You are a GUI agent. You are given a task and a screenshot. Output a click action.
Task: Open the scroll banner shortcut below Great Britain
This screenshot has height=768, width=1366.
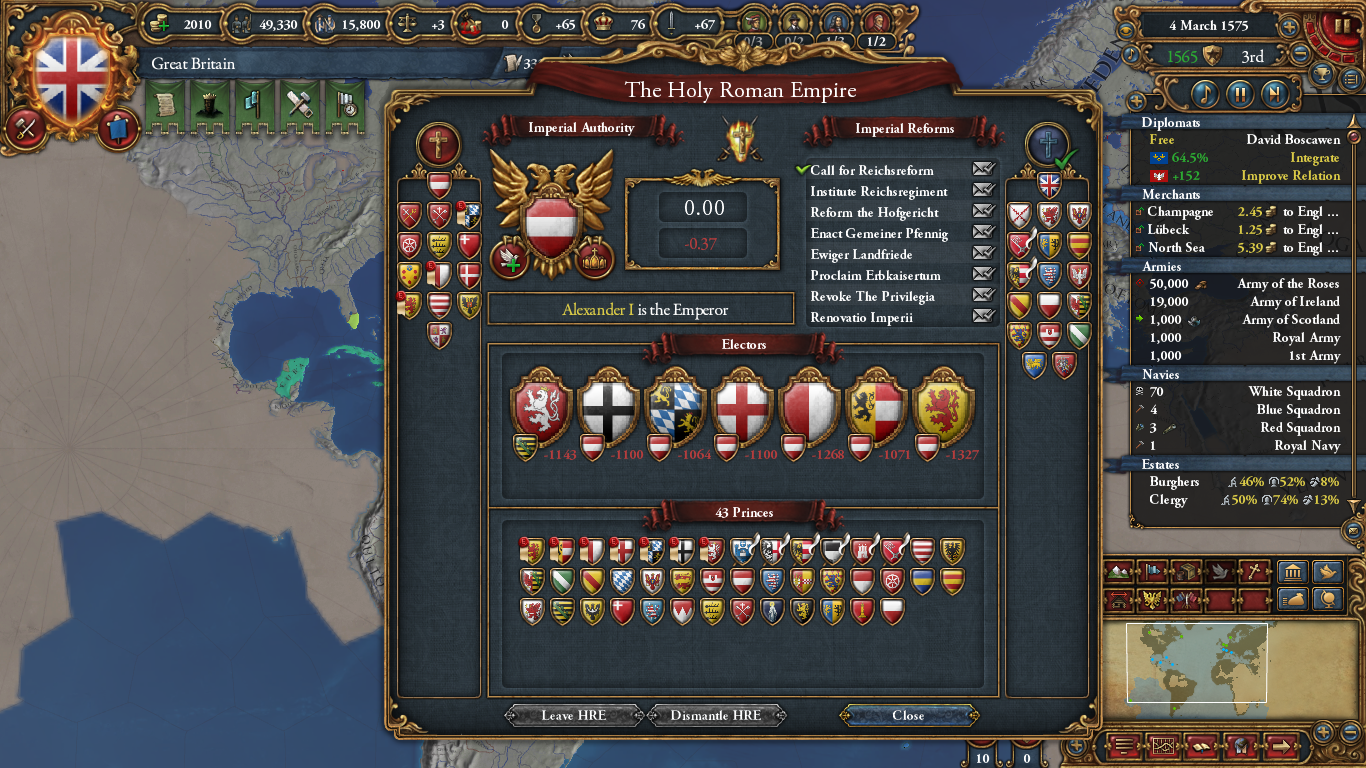click(x=163, y=105)
